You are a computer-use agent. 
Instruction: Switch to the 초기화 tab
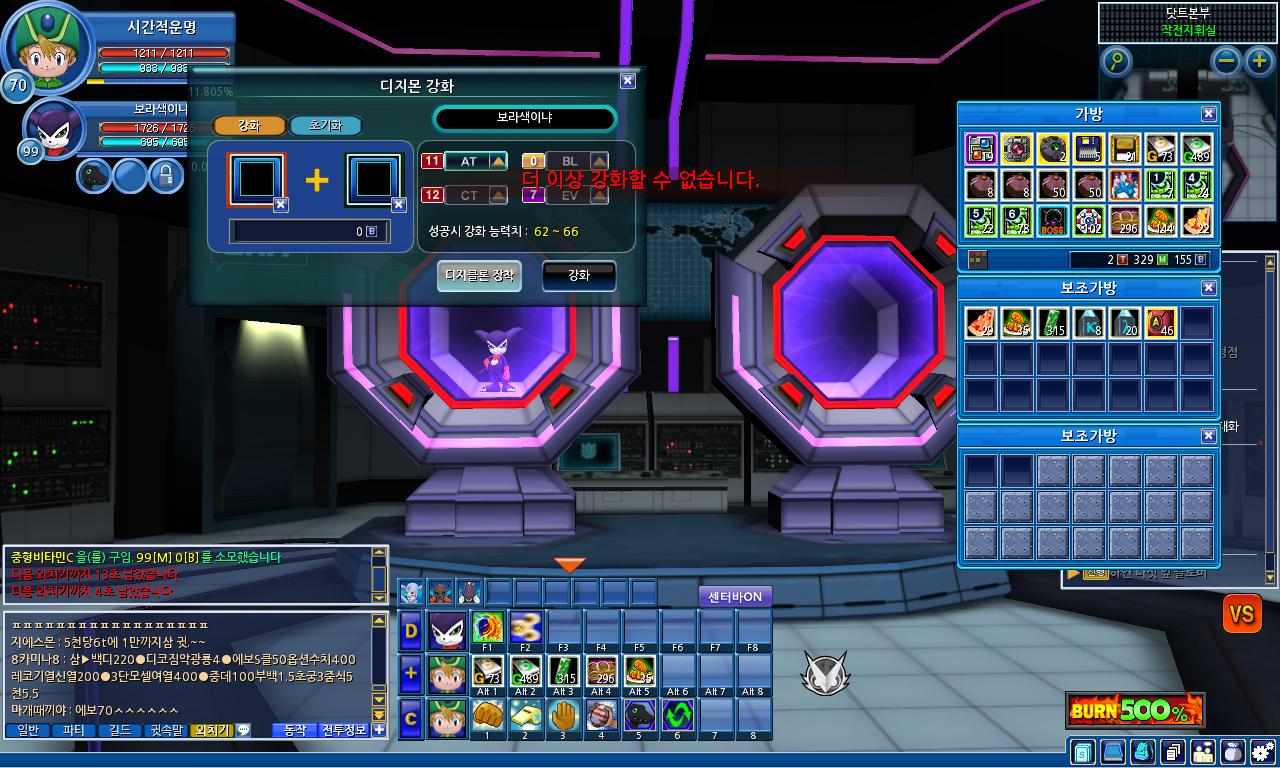(325, 126)
